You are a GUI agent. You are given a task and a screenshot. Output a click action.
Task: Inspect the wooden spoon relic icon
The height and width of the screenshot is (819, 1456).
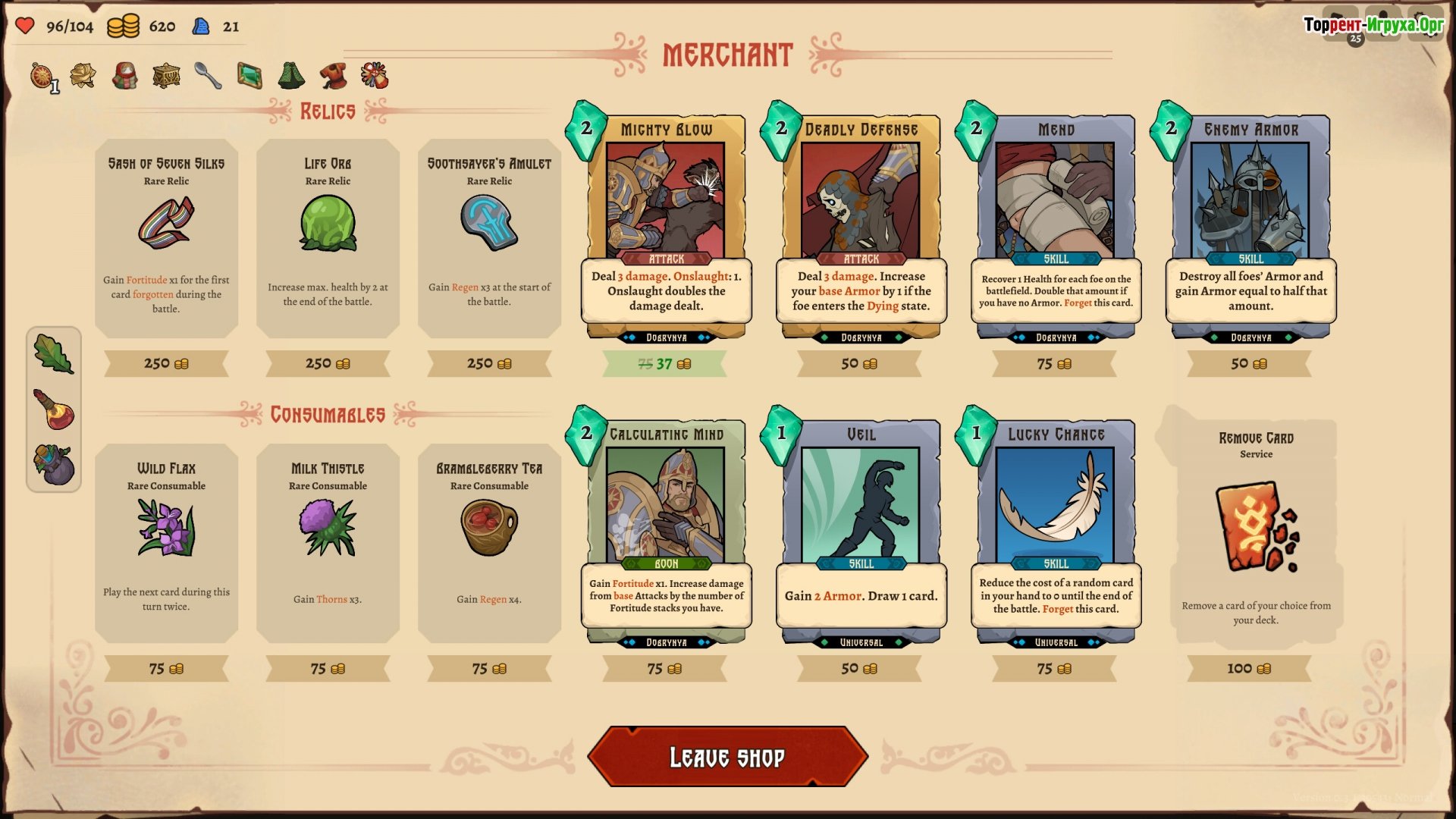(x=208, y=75)
